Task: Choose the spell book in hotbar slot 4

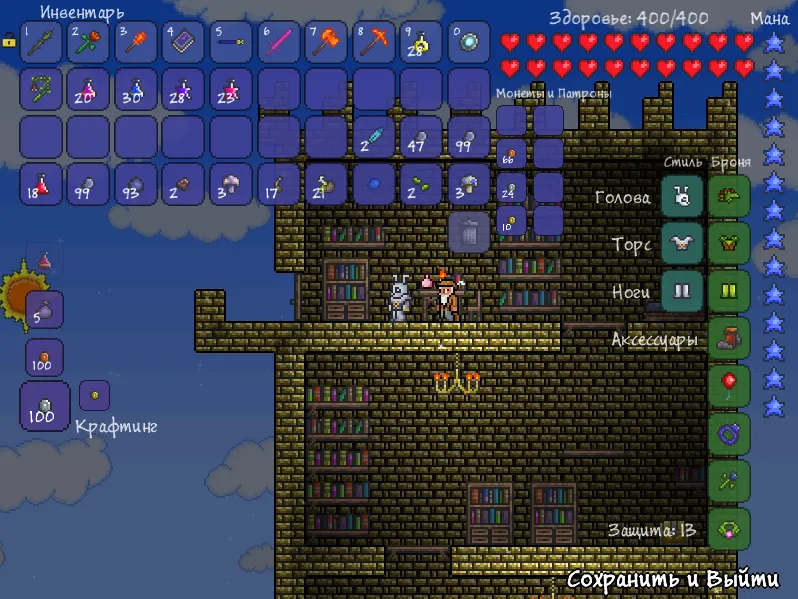Action: coord(183,42)
